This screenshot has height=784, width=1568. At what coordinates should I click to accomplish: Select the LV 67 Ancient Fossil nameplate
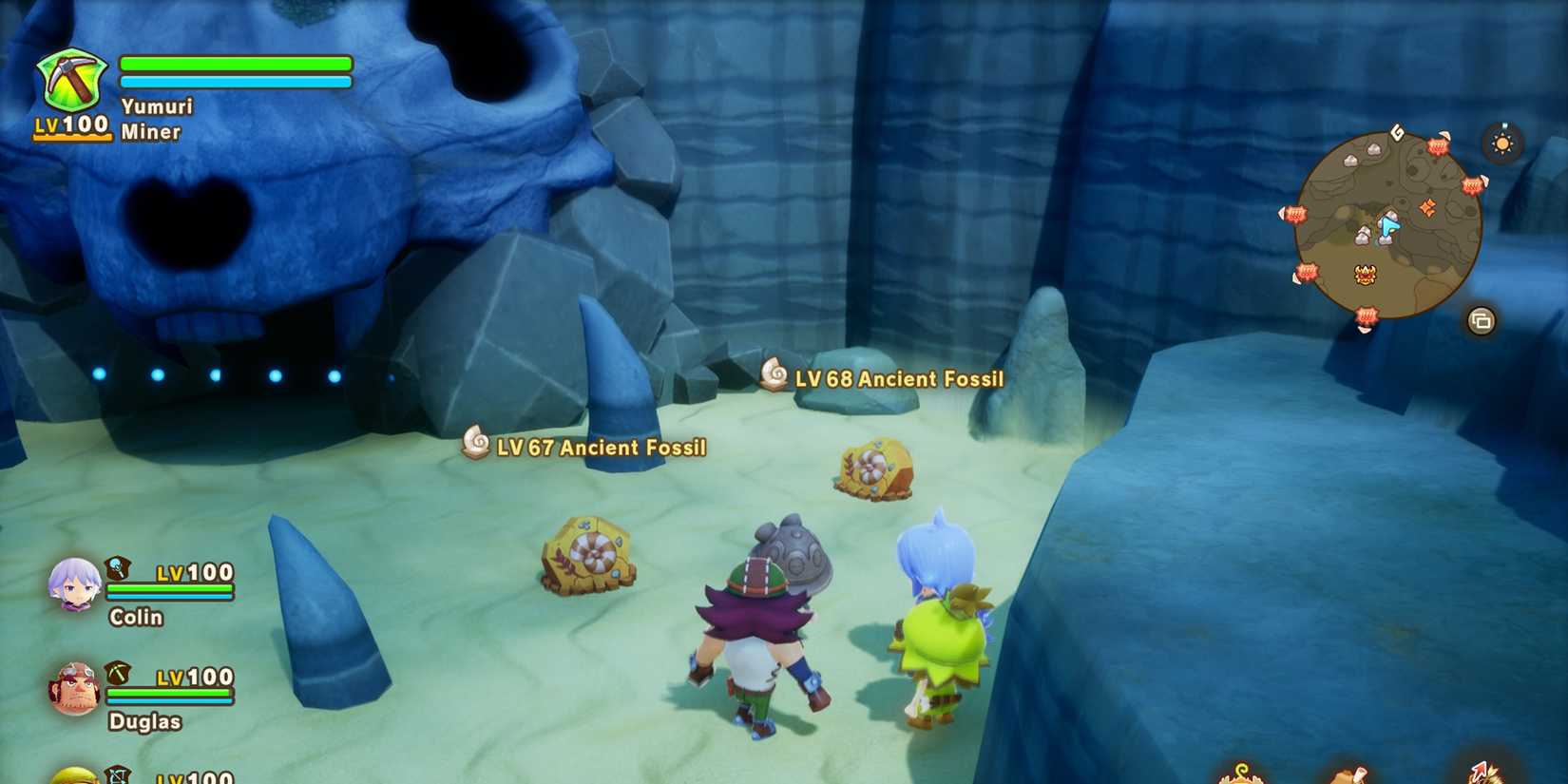[x=602, y=447]
